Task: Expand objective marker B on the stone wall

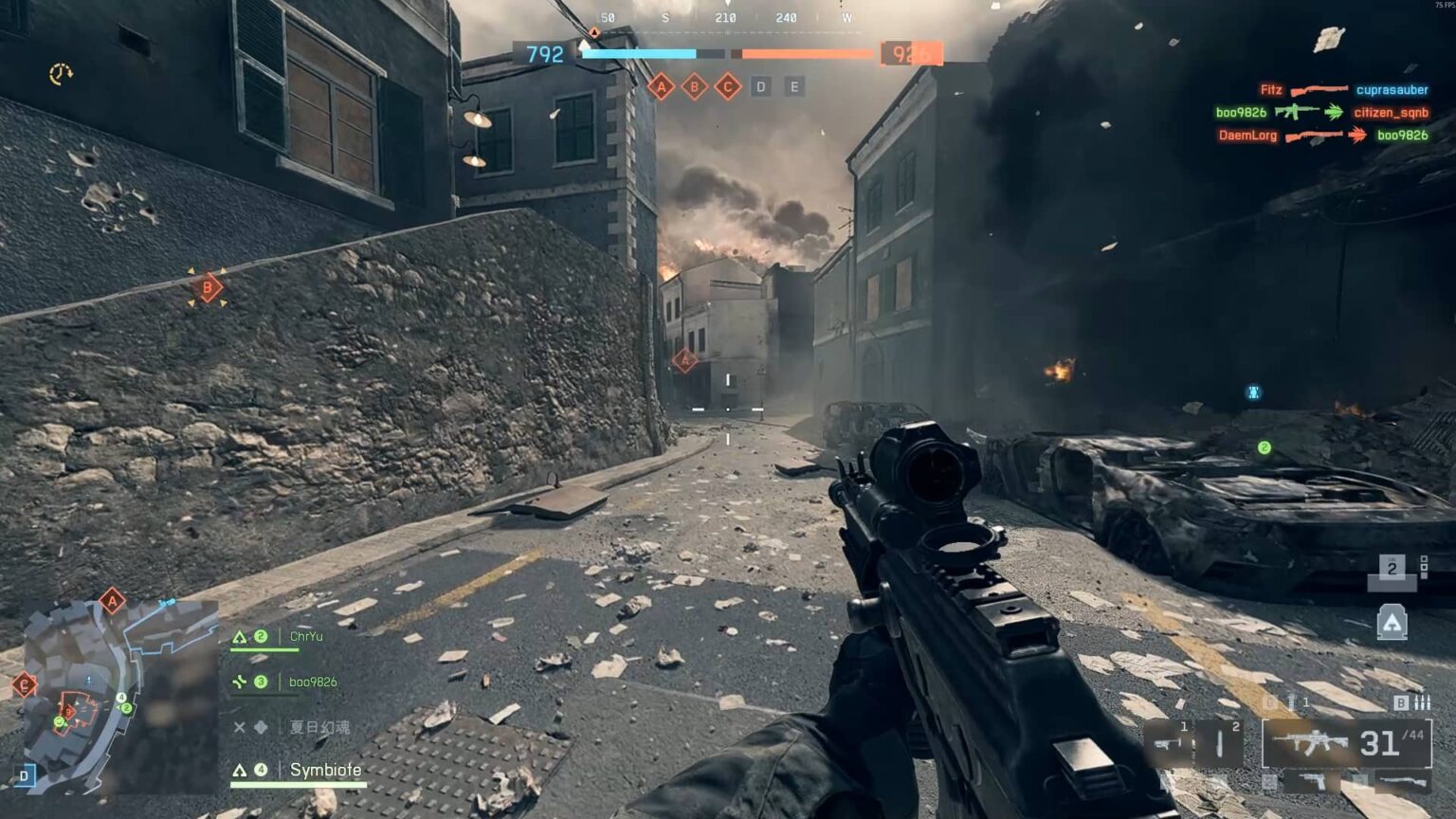Action: tap(207, 285)
